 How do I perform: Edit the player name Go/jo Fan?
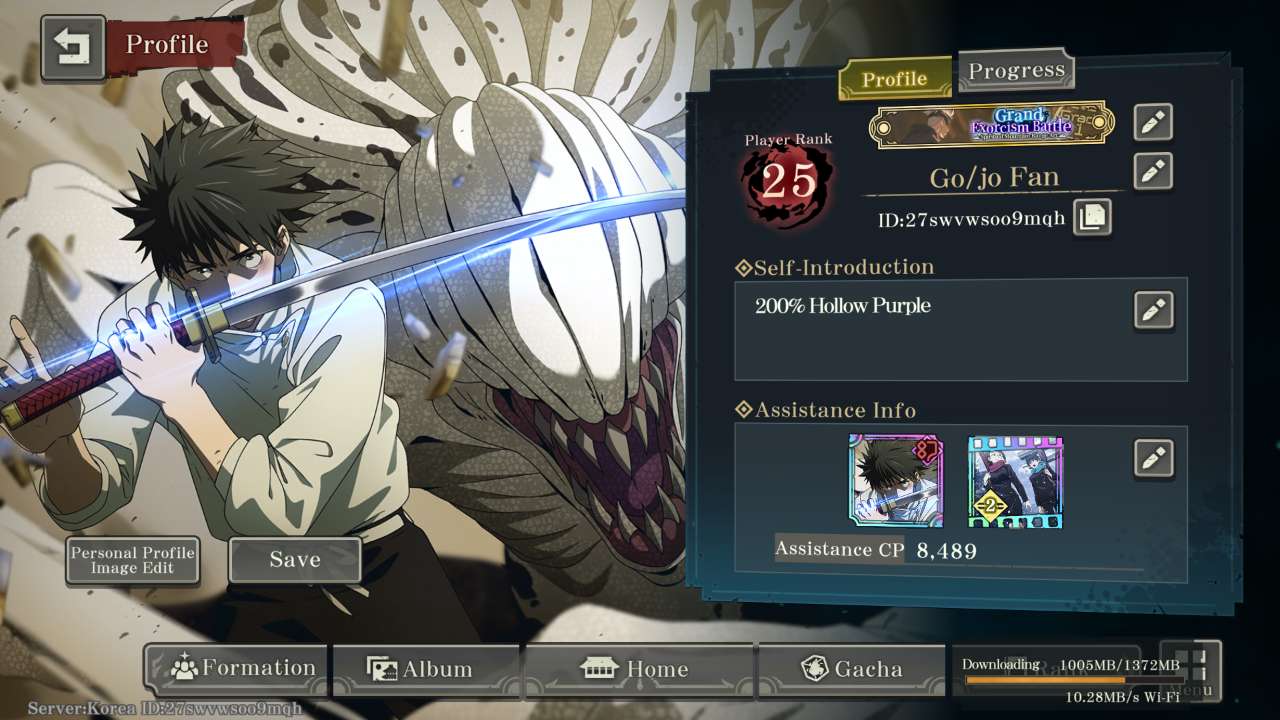click(x=1153, y=171)
